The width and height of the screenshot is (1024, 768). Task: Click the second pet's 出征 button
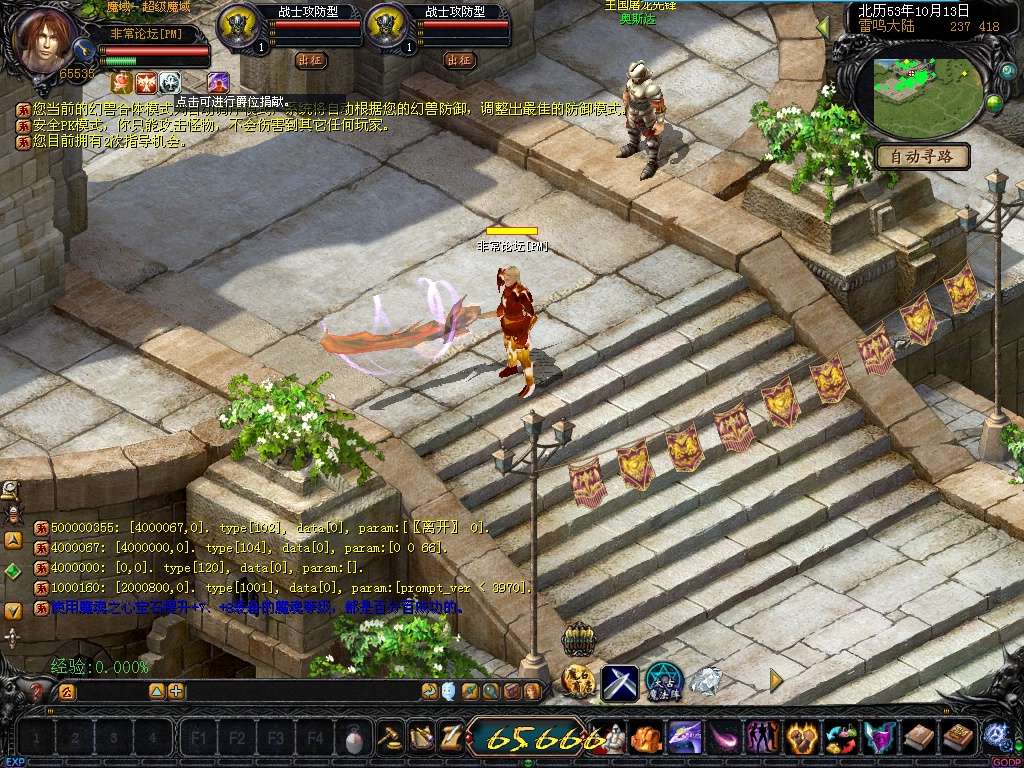tap(459, 60)
